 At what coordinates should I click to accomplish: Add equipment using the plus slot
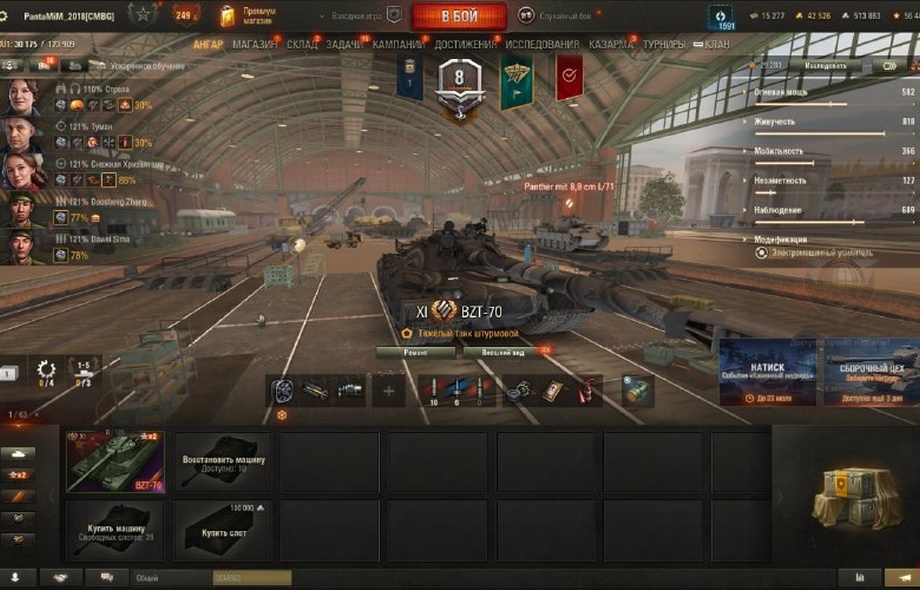(x=388, y=391)
